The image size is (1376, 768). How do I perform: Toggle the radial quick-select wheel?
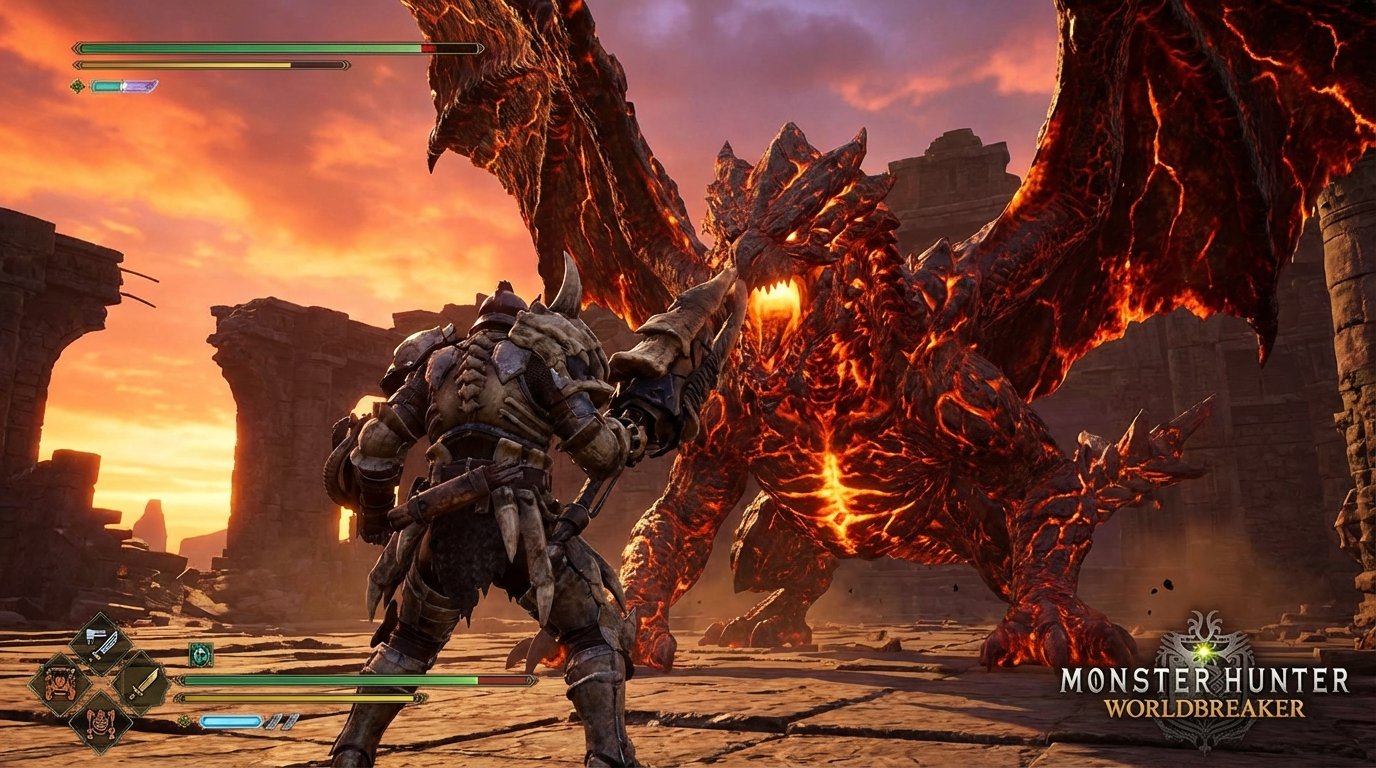click(101, 685)
